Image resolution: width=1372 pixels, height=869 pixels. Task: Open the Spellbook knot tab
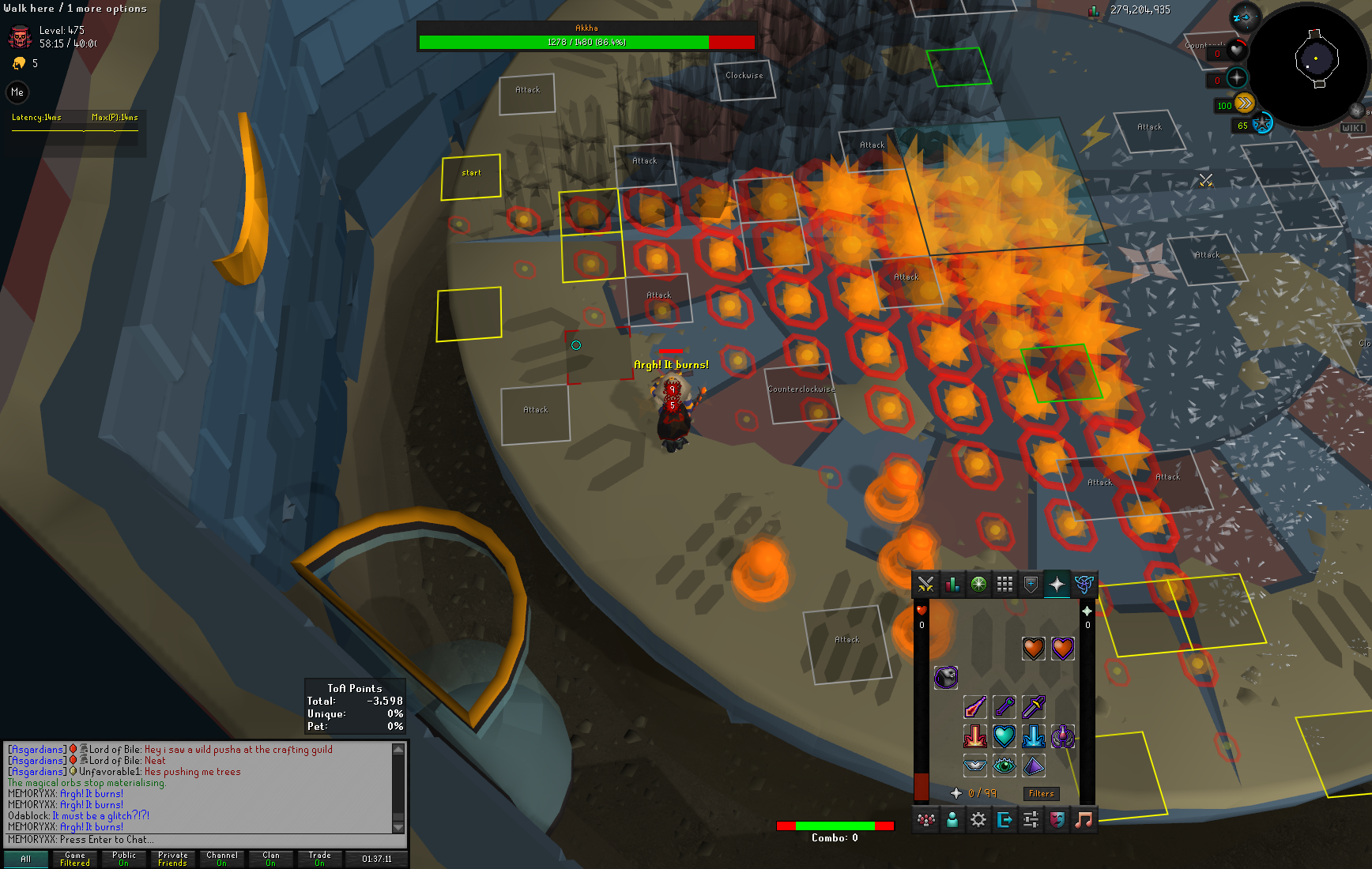[x=1084, y=585]
